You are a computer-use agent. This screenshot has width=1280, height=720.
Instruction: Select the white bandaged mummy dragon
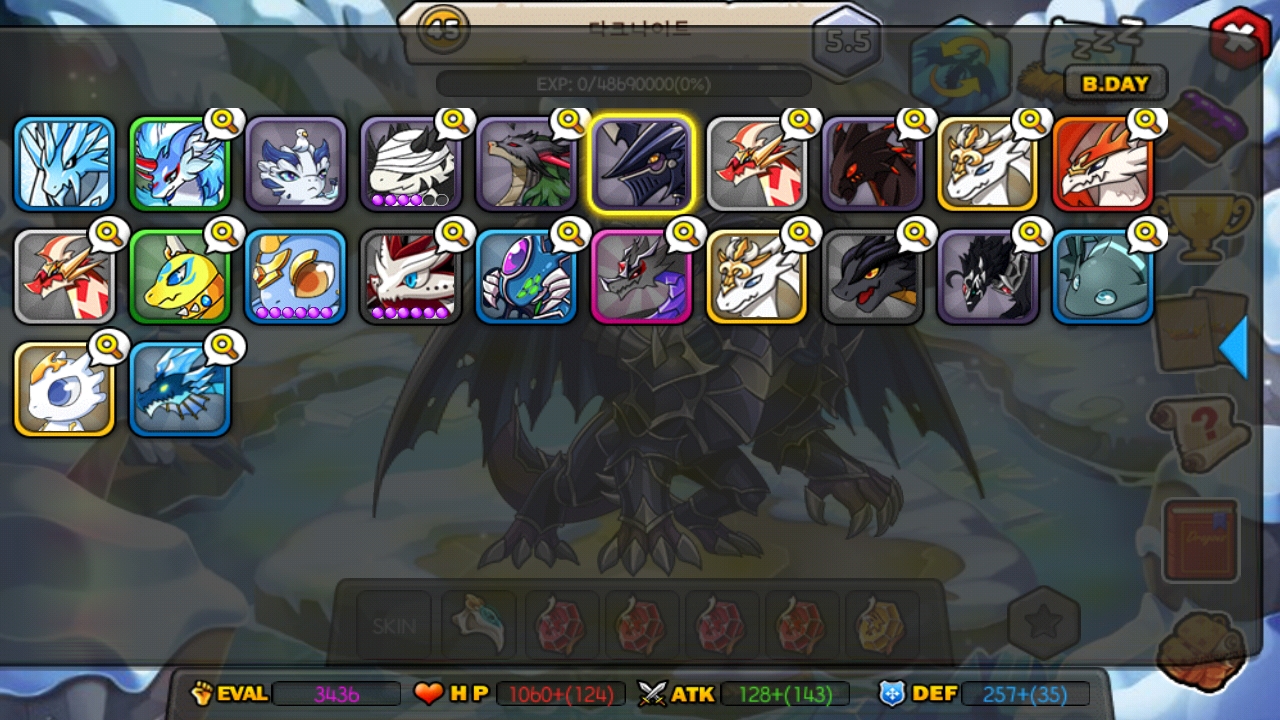[x=410, y=164]
